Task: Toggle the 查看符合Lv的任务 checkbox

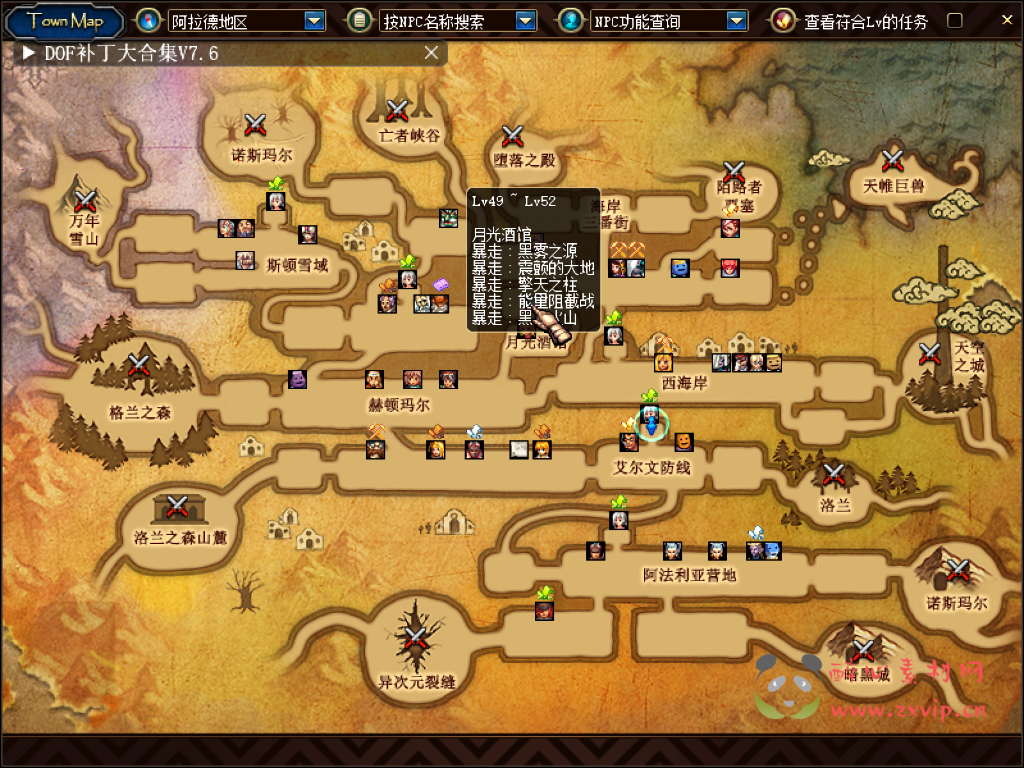Action: click(x=955, y=21)
